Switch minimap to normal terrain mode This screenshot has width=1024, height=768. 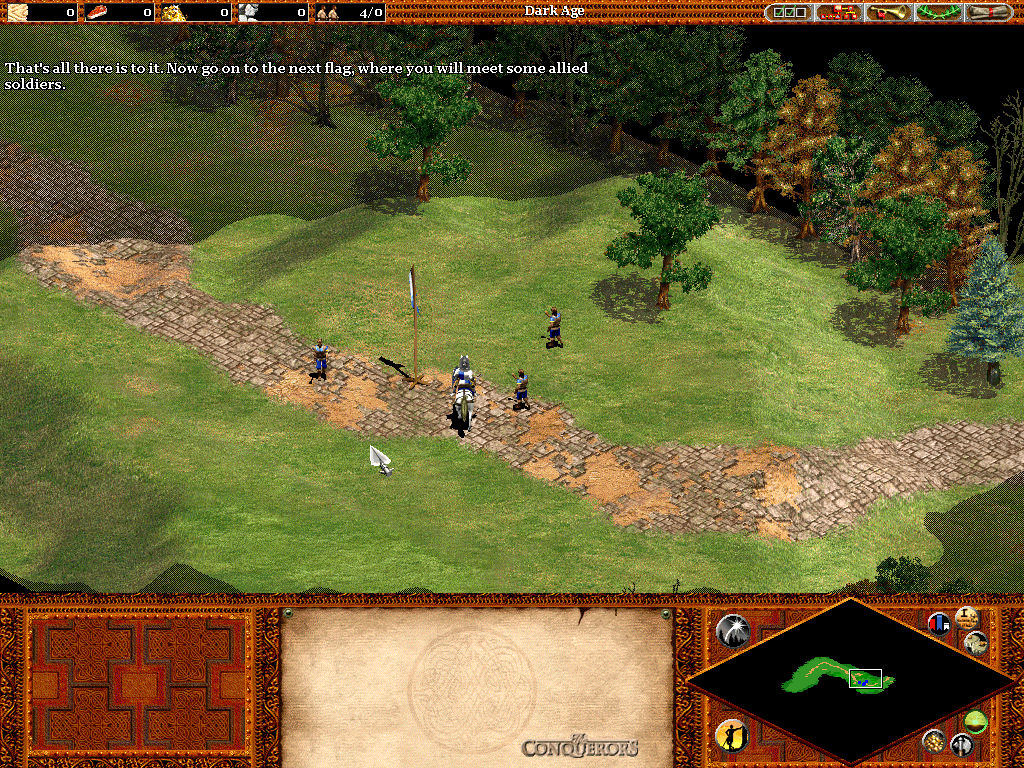[x=975, y=721]
